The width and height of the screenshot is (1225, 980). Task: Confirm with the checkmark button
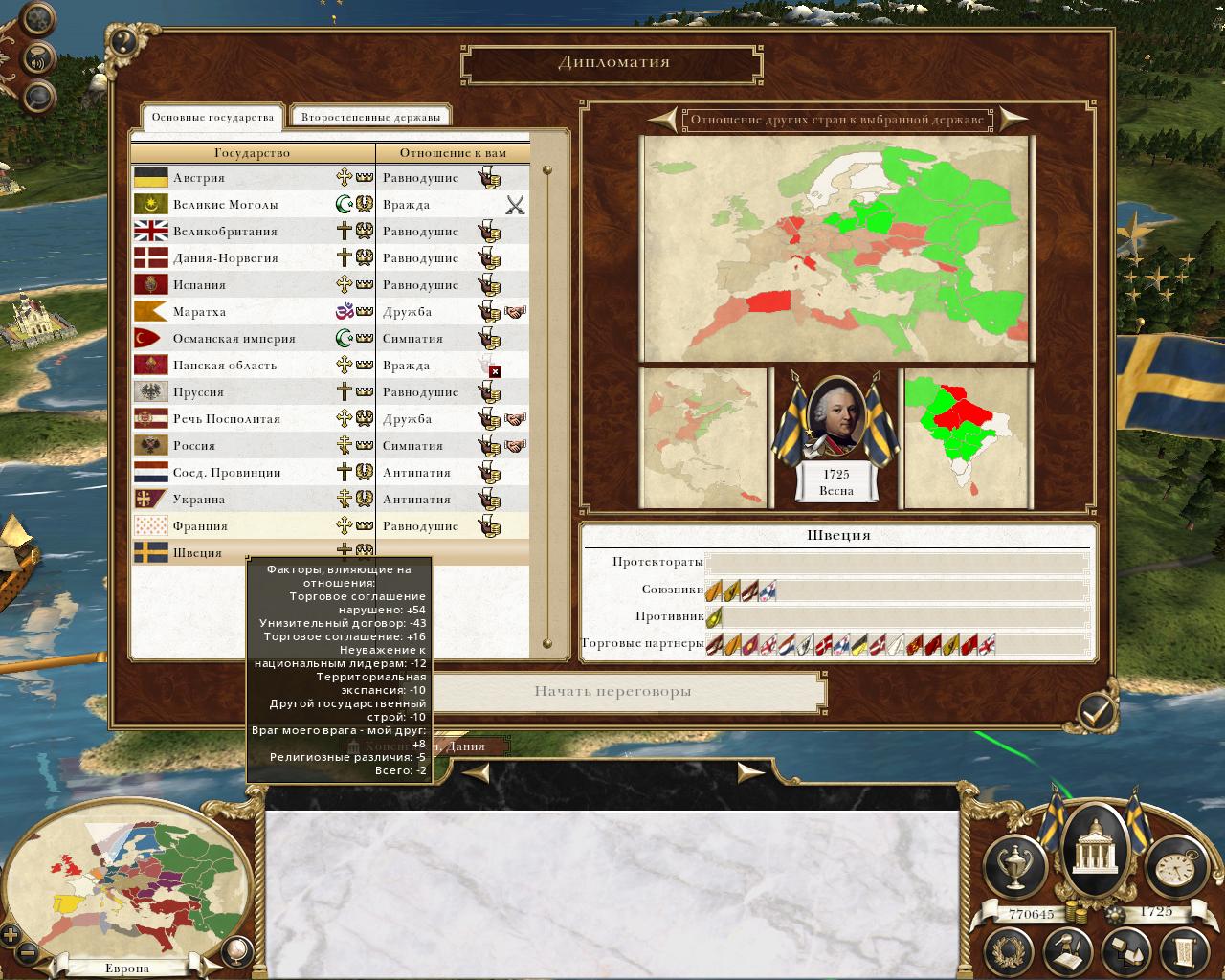click(1096, 710)
